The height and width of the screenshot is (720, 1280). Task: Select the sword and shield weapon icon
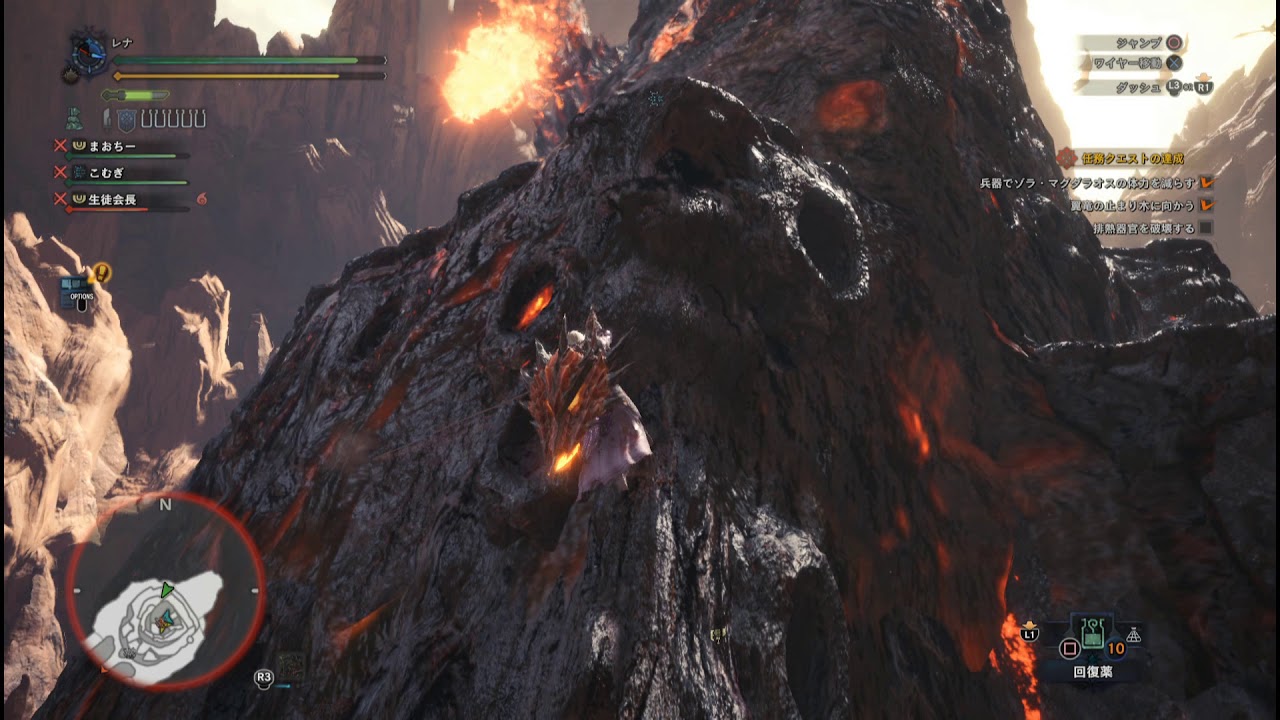click(x=115, y=118)
